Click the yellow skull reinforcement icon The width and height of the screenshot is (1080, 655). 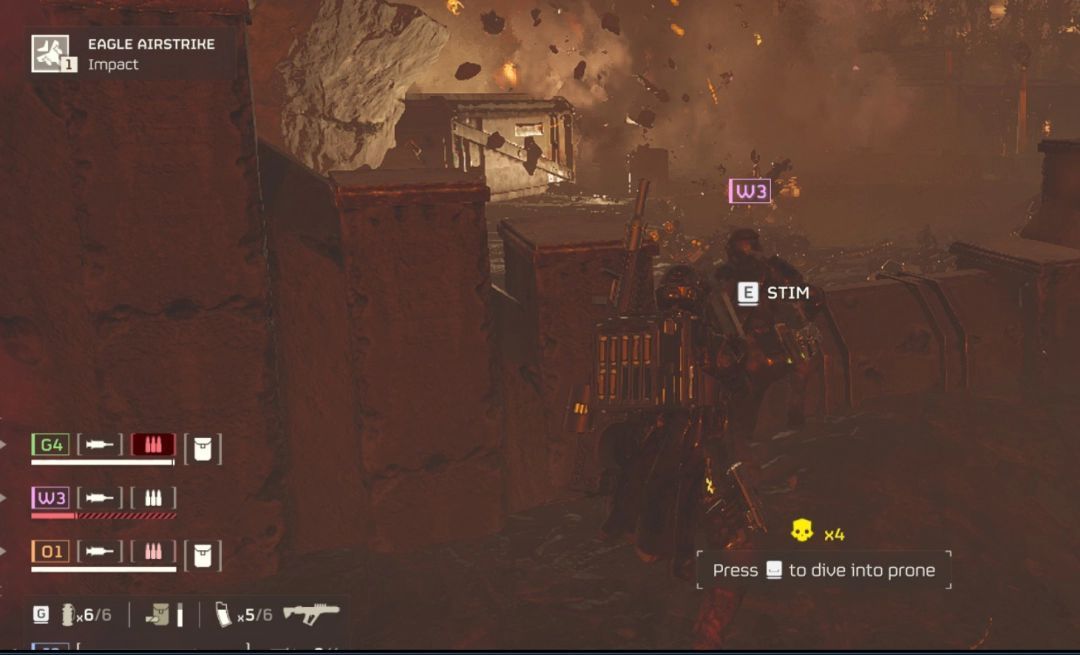coord(802,531)
